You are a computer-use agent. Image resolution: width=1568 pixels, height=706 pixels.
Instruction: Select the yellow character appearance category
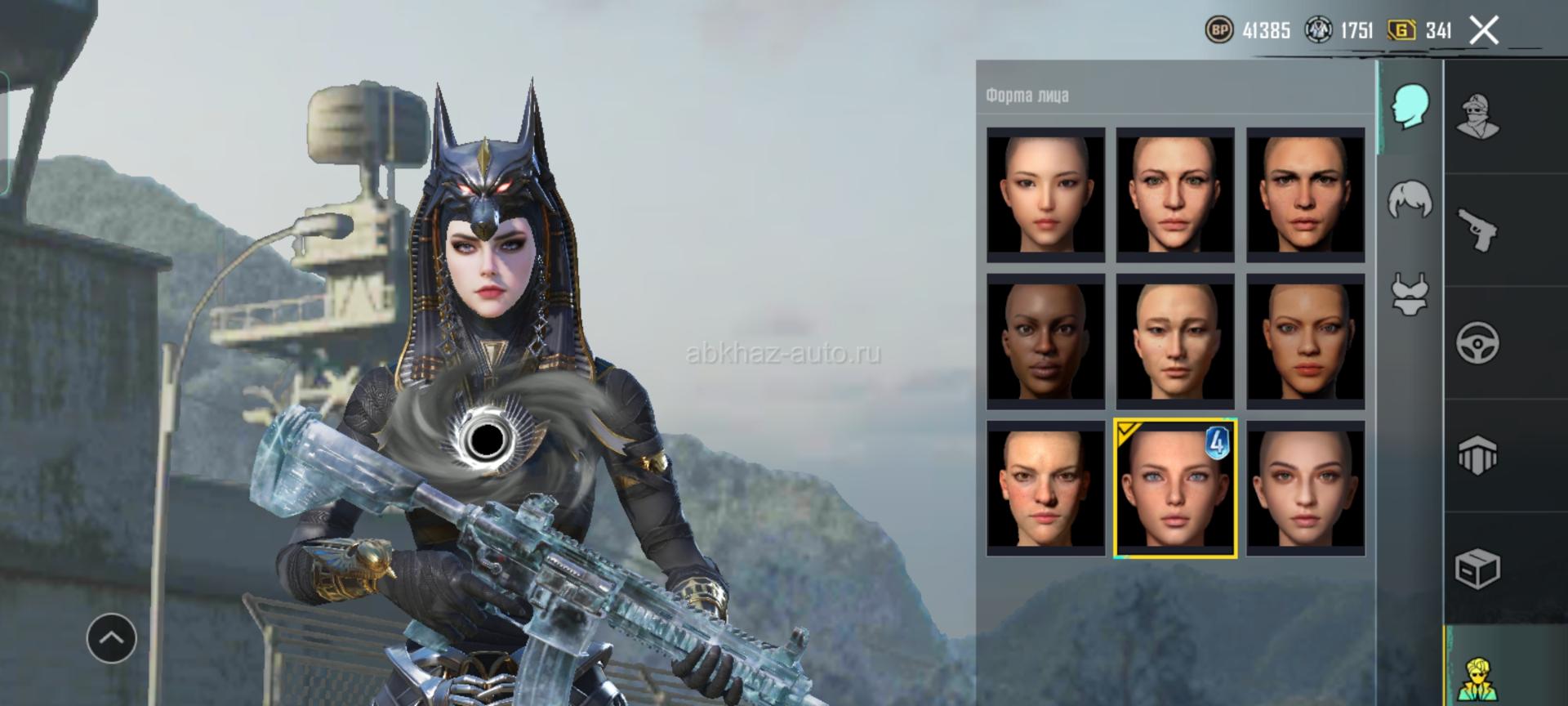click(x=1477, y=677)
